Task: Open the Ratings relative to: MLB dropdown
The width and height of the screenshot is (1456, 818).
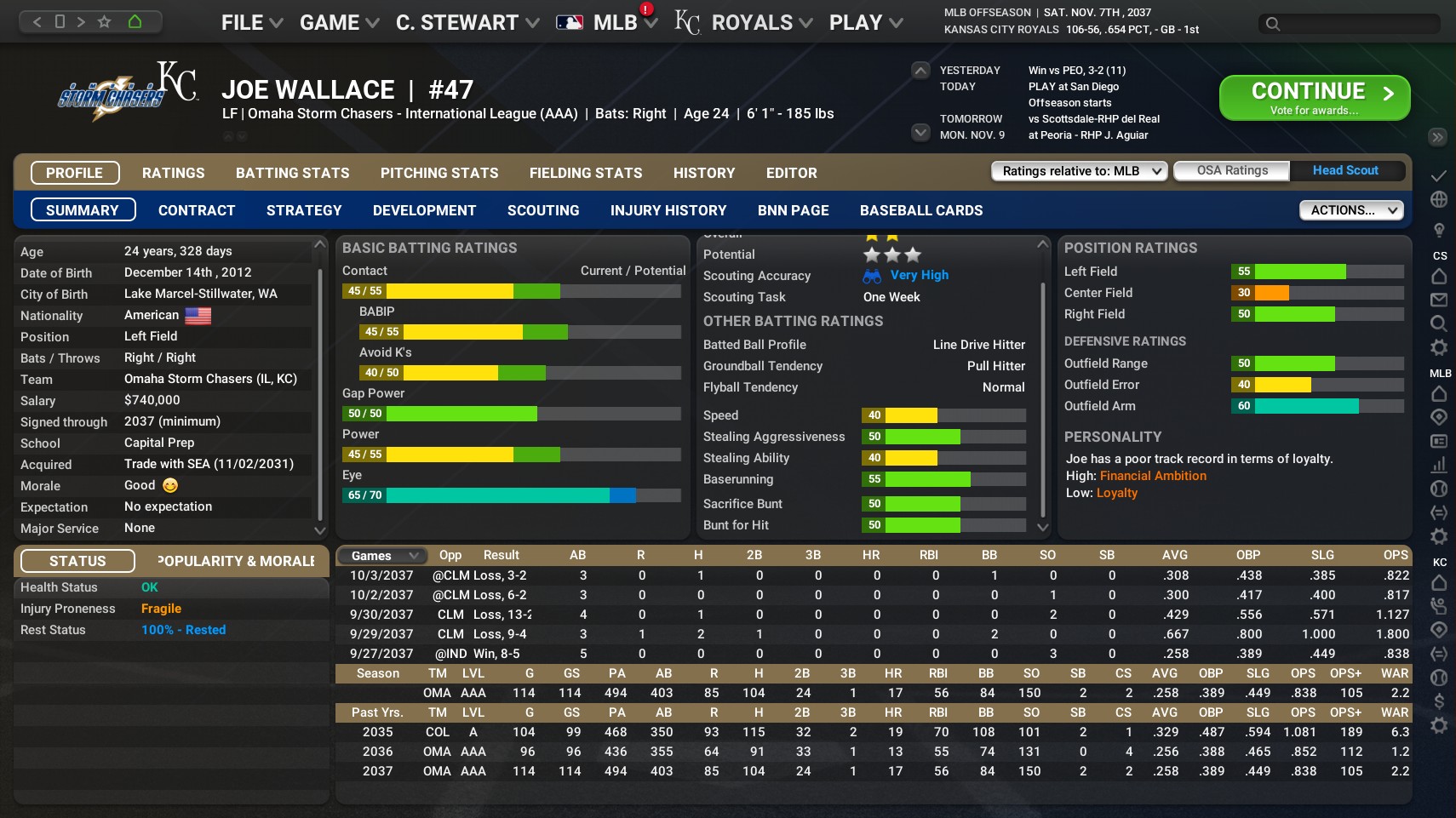Action: (x=1077, y=170)
